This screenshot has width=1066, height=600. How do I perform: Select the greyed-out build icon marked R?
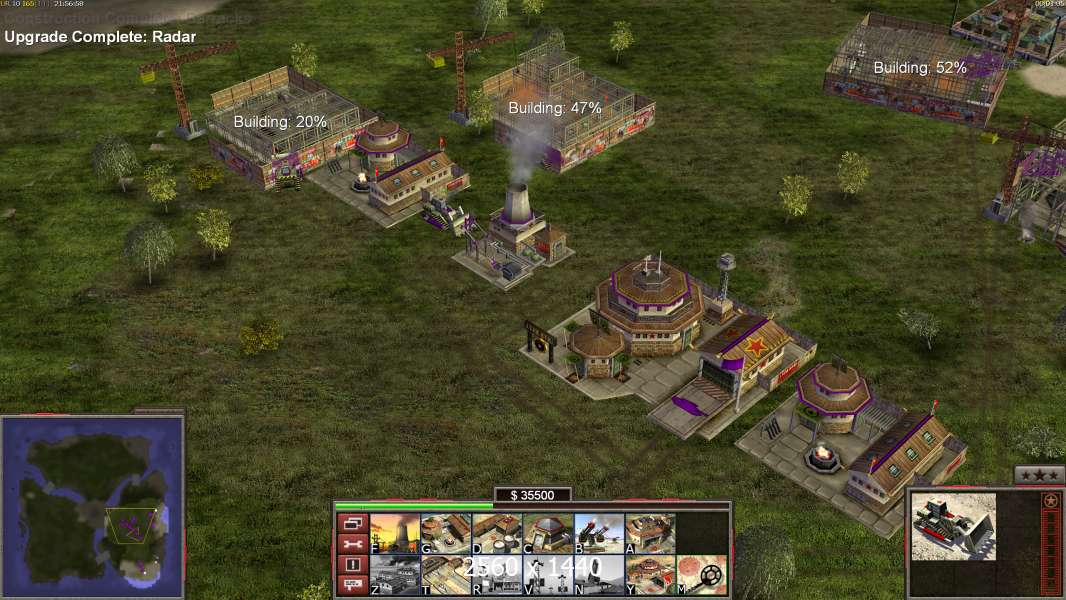coord(497,575)
